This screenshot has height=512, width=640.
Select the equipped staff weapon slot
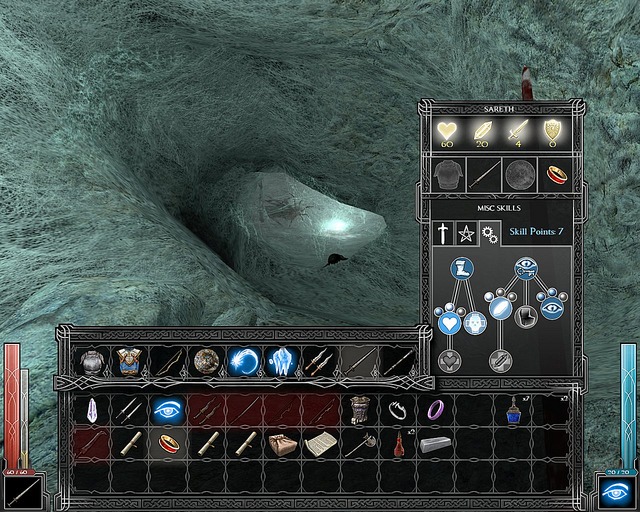(483, 175)
